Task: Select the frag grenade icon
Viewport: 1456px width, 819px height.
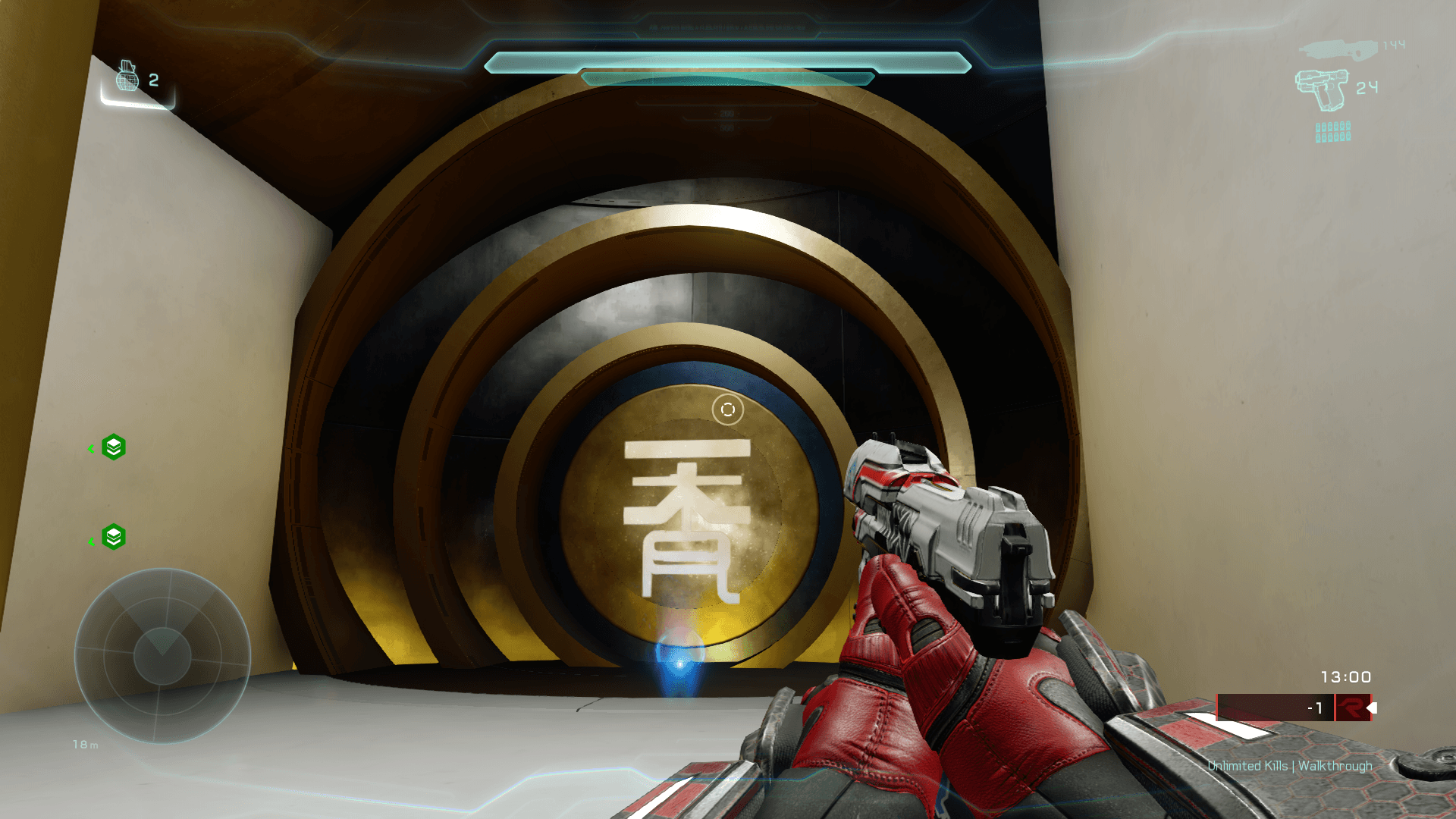Action: click(x=127, y=77)
